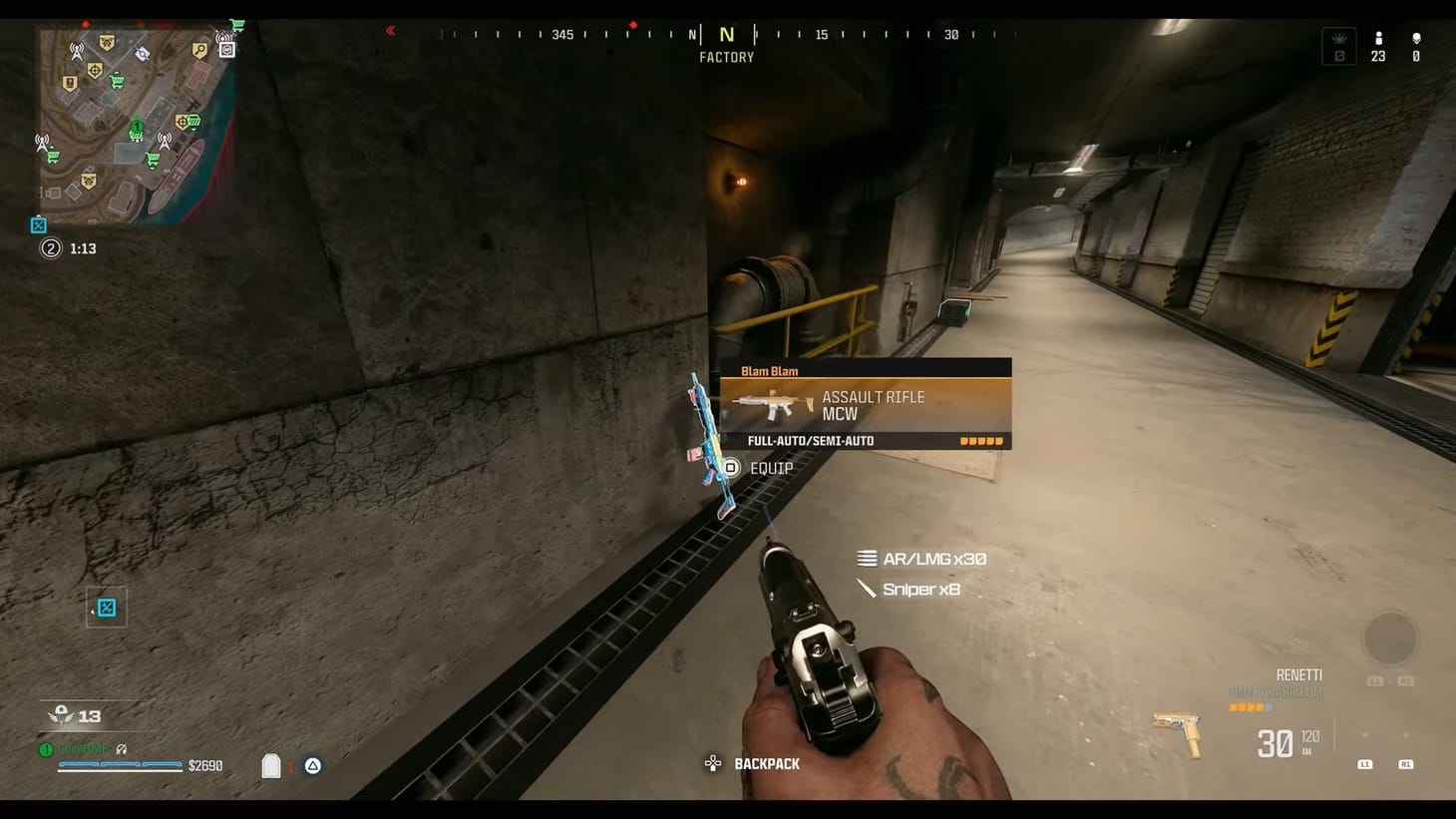Click the parachute kill-counter icon

coord(61,714)
